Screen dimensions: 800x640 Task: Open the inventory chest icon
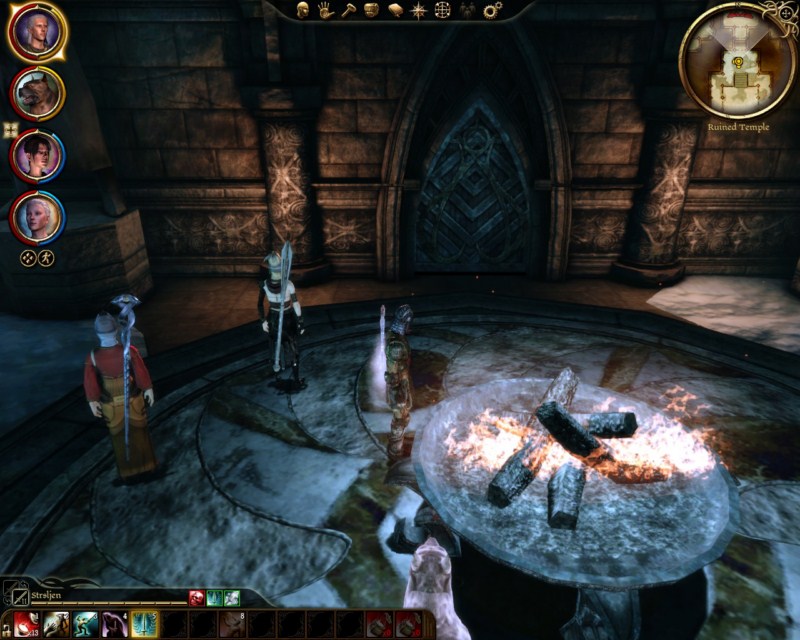(x=372, y=10)
